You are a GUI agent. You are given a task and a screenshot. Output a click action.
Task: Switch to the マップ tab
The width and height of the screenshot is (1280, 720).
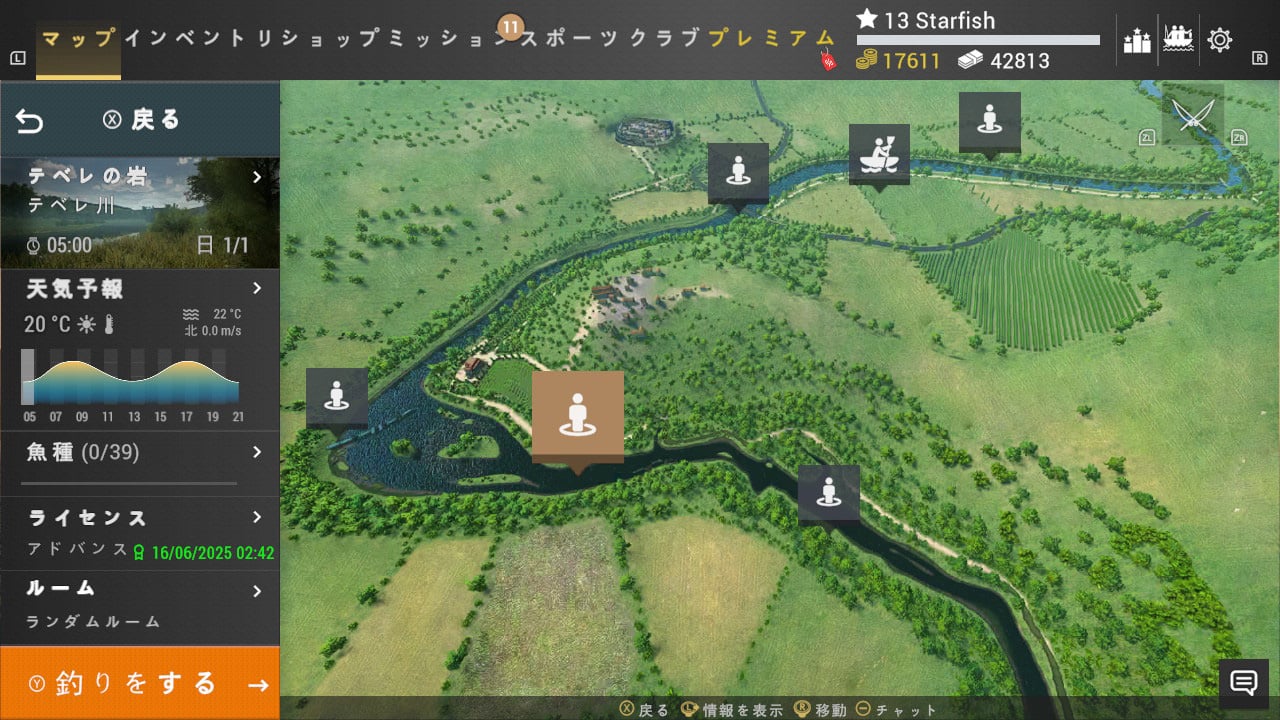[x=78, y=39]
